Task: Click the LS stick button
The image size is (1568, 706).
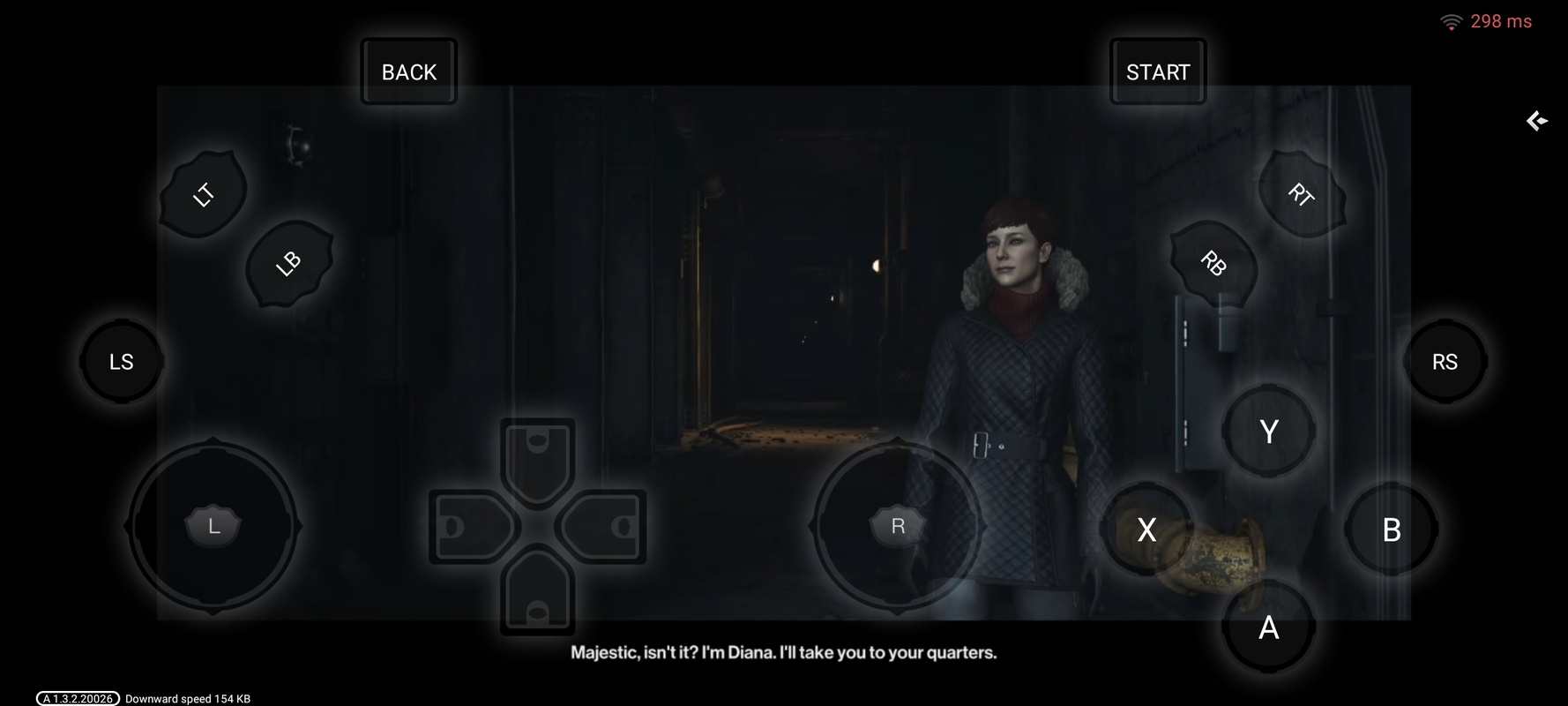Action: tap(122, 362)
